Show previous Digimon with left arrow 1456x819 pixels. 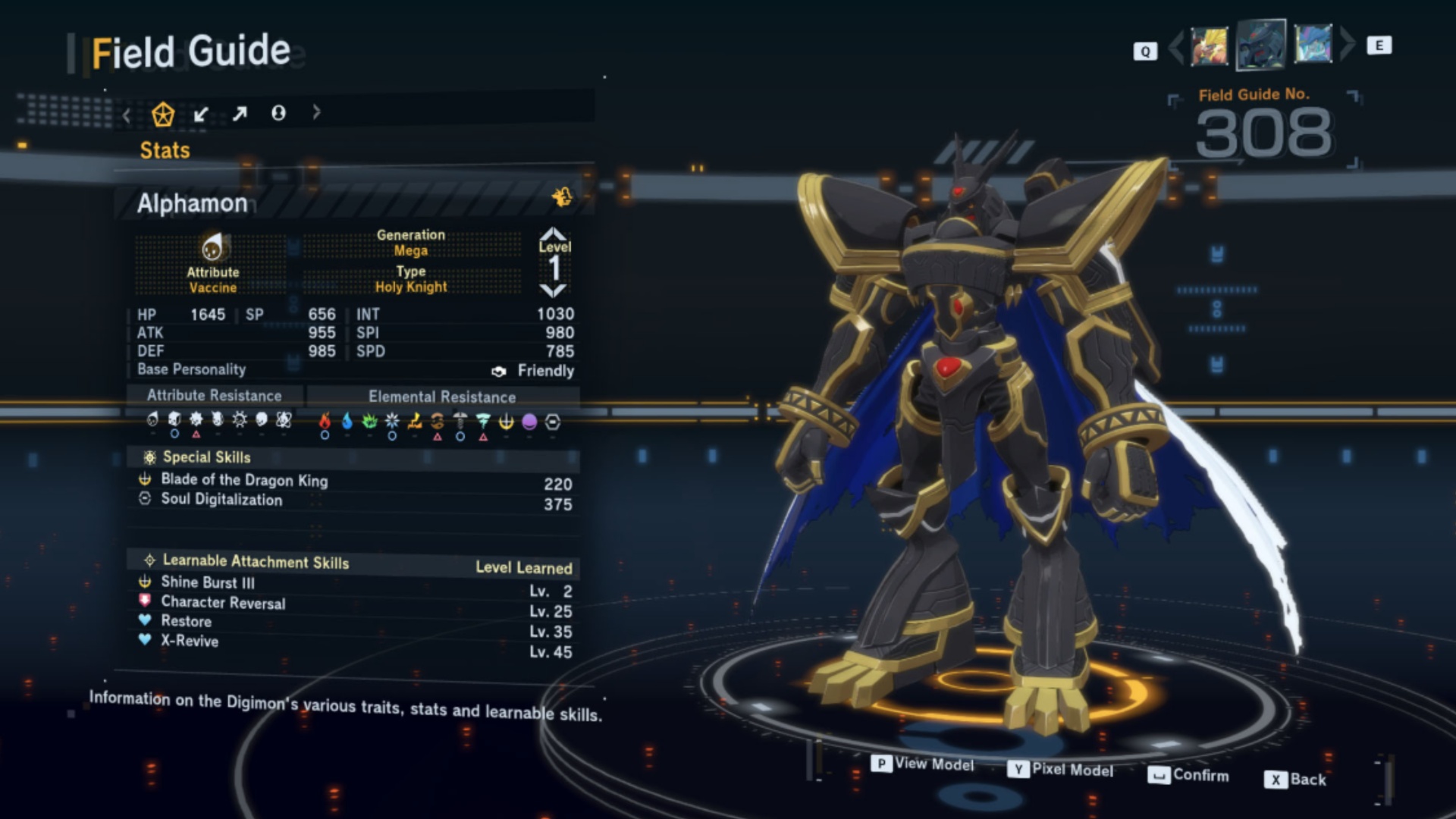1176,46
